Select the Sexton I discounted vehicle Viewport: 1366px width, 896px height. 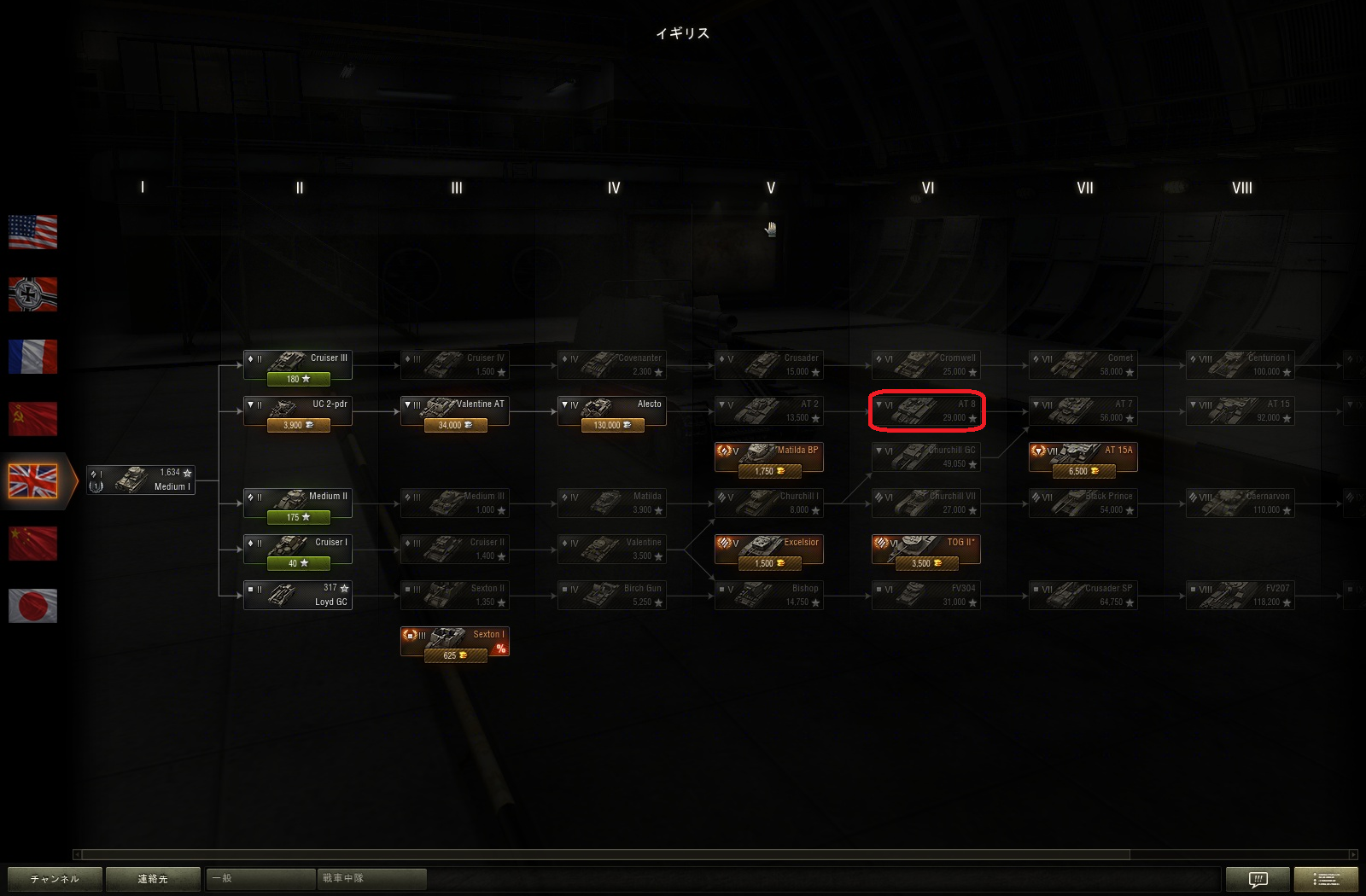(x=455, y=642)
